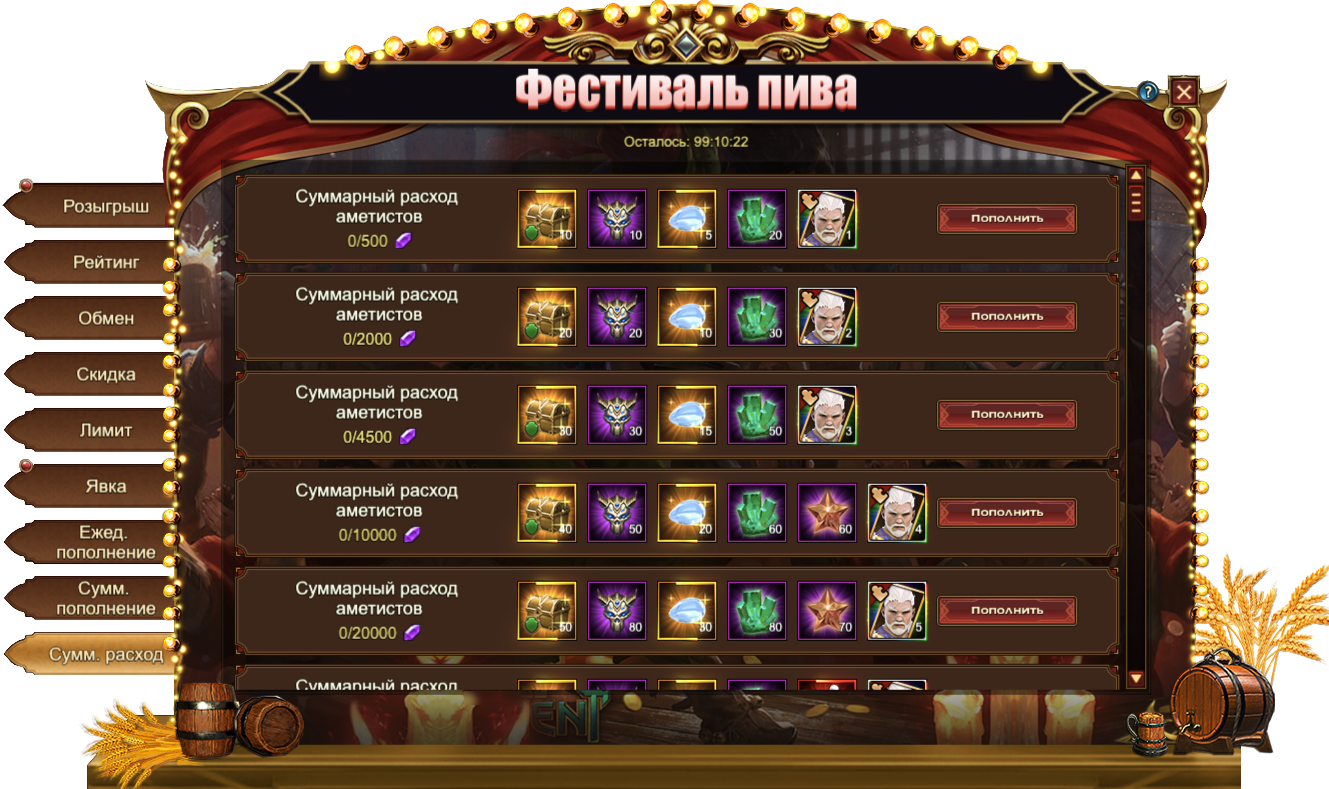Click the scrollbar down arrow in reward list
This screenshot has height=789, width=1329.
pyautogui.click(x=1135, y=679)
